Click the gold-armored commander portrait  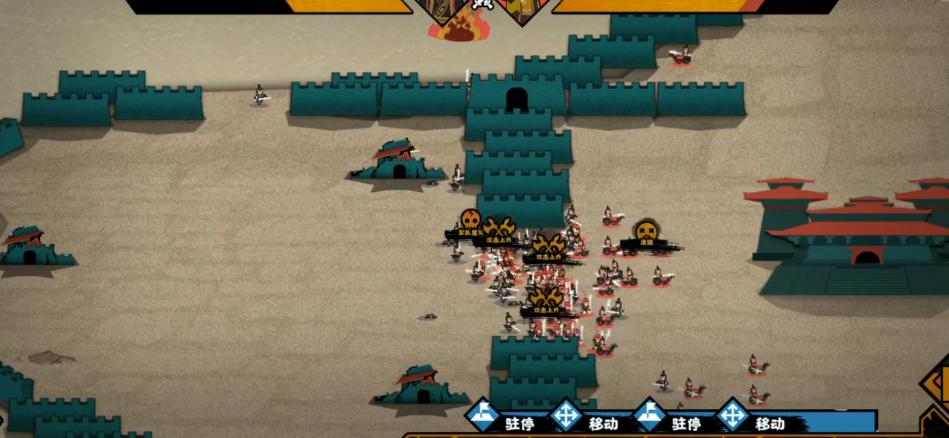(524, 10)
